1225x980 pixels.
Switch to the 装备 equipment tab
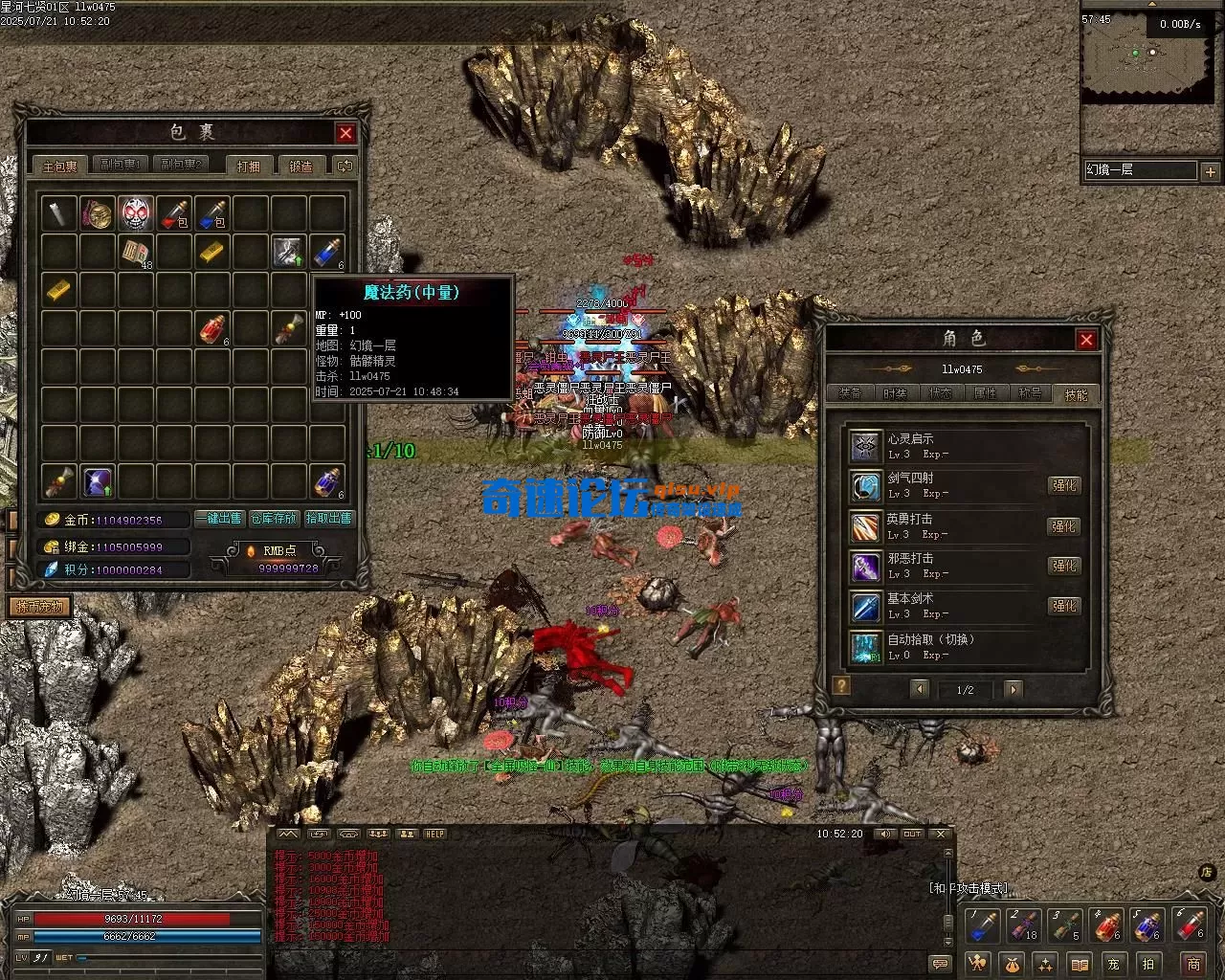pyautogui.click(x=849, y=393)
